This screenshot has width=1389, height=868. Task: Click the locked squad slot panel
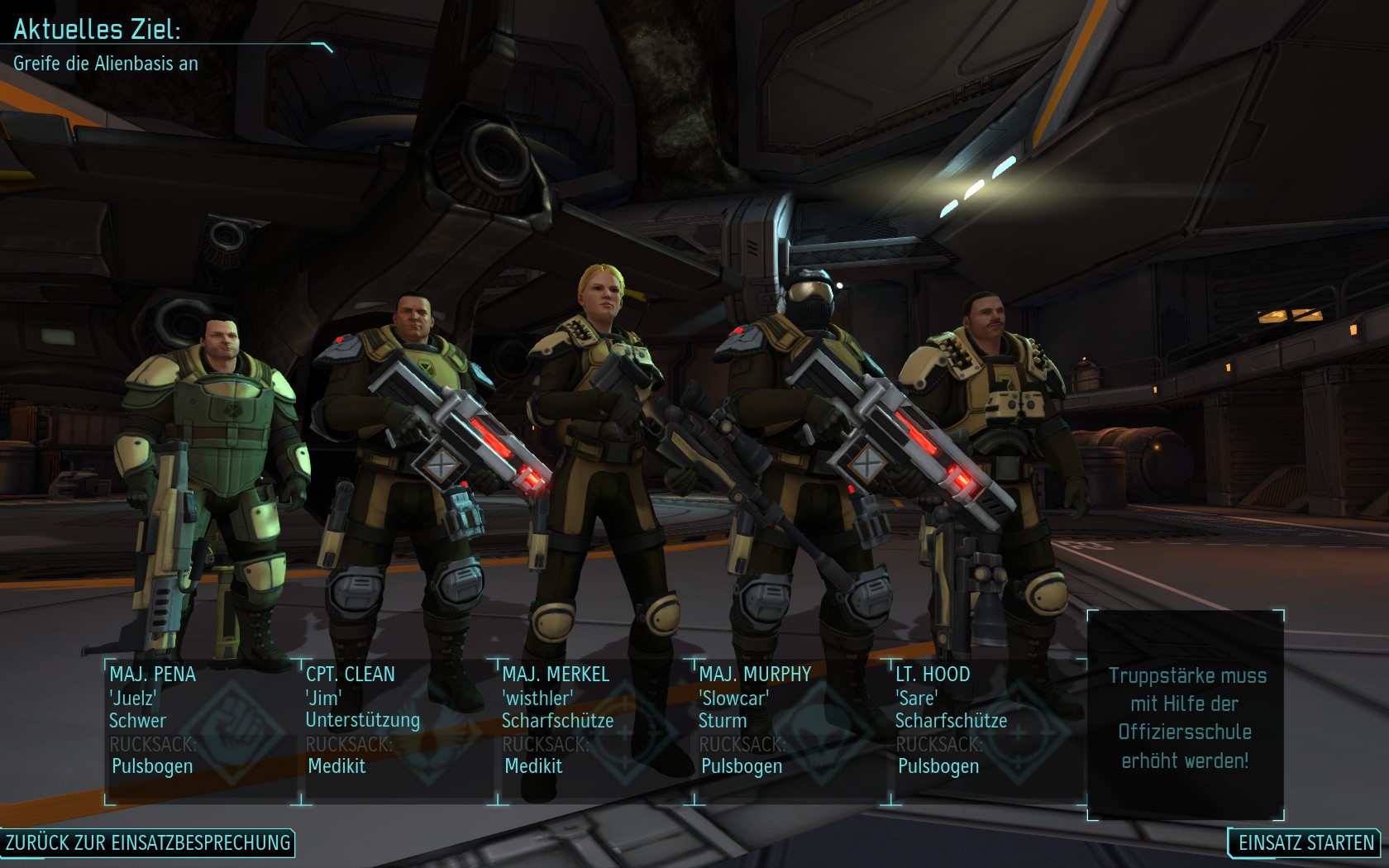[x=1186, y=716]
